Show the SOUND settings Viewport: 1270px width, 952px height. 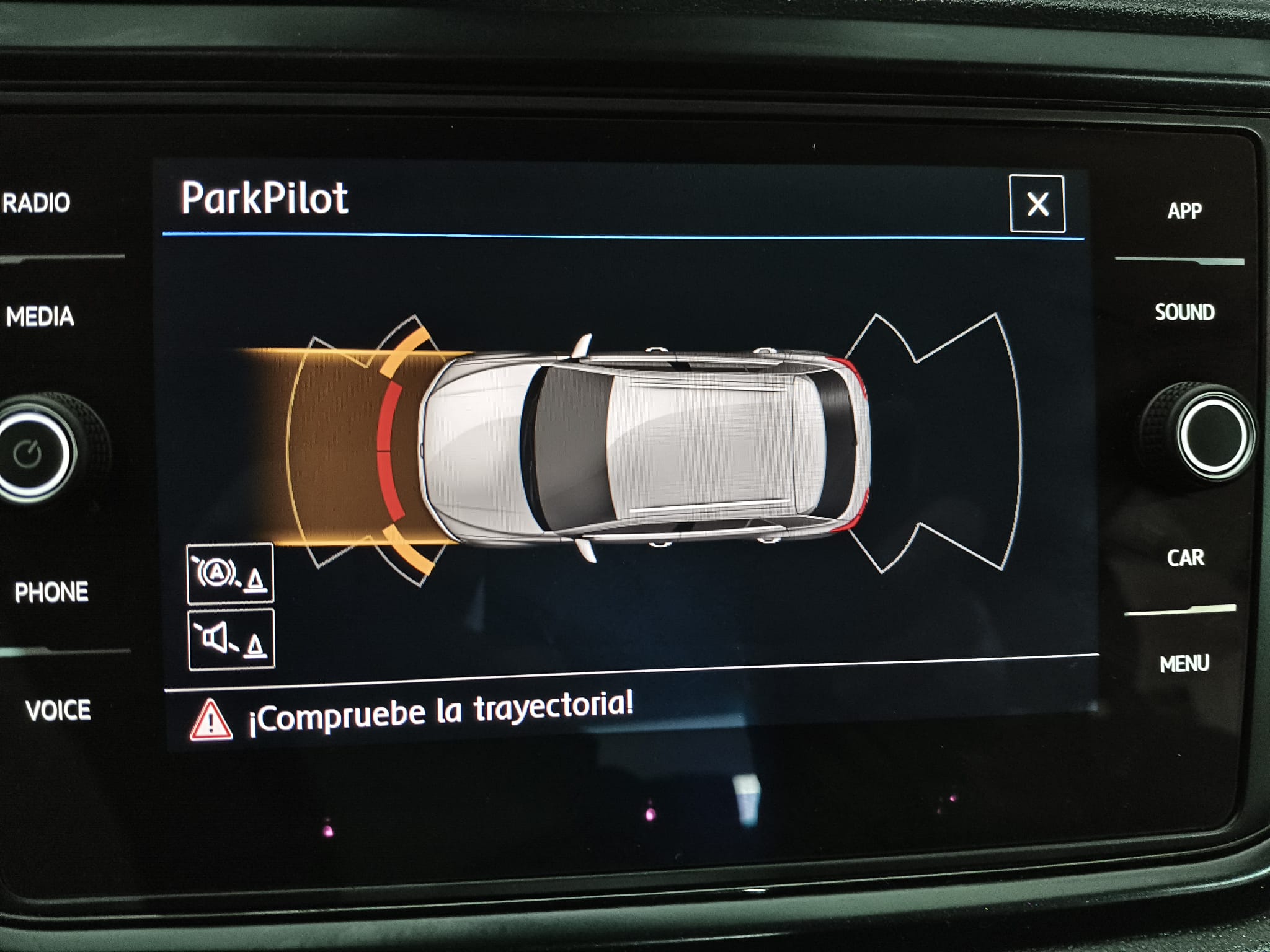pos(1184,312)
